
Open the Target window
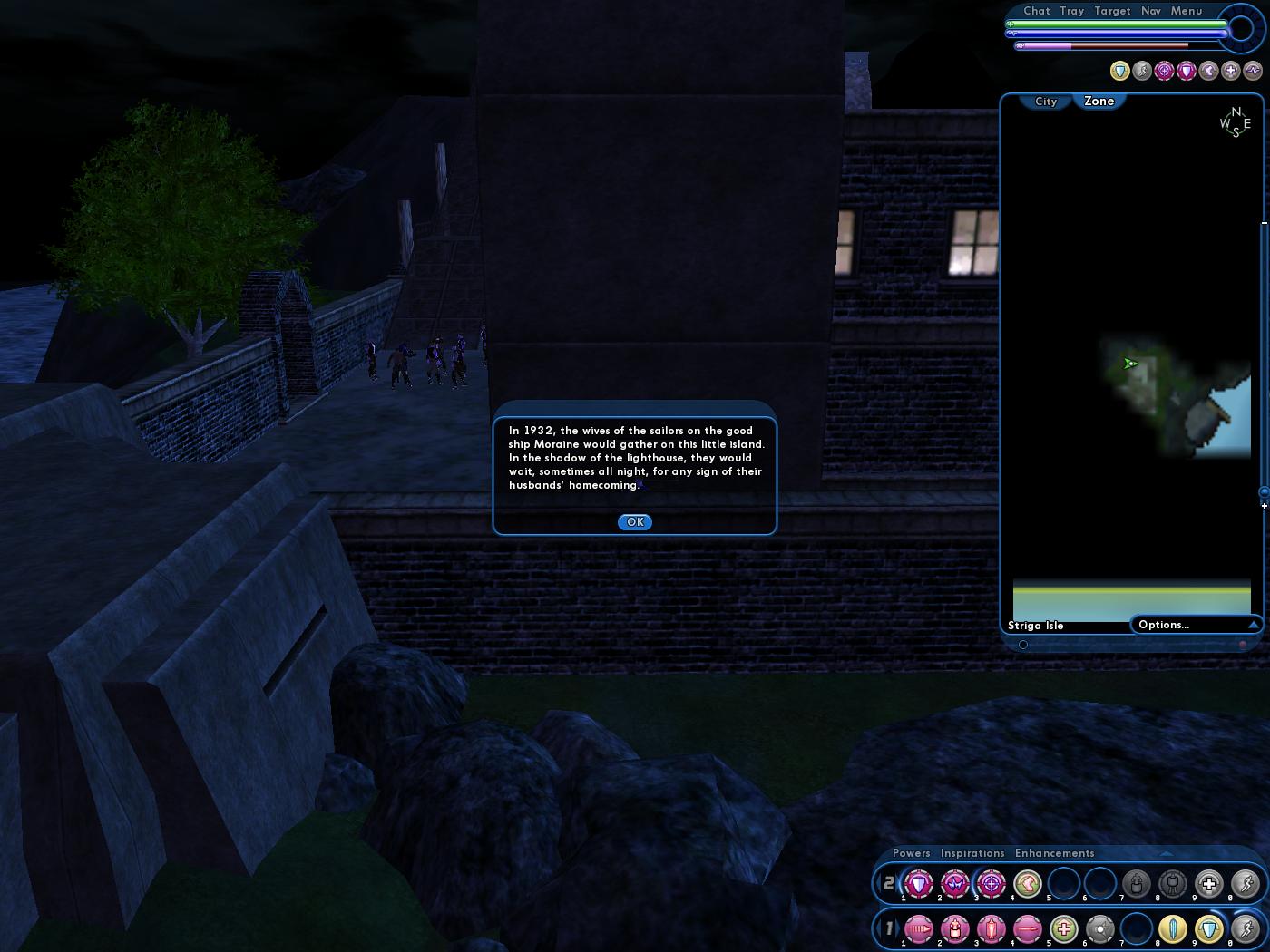pos(1112,11)
